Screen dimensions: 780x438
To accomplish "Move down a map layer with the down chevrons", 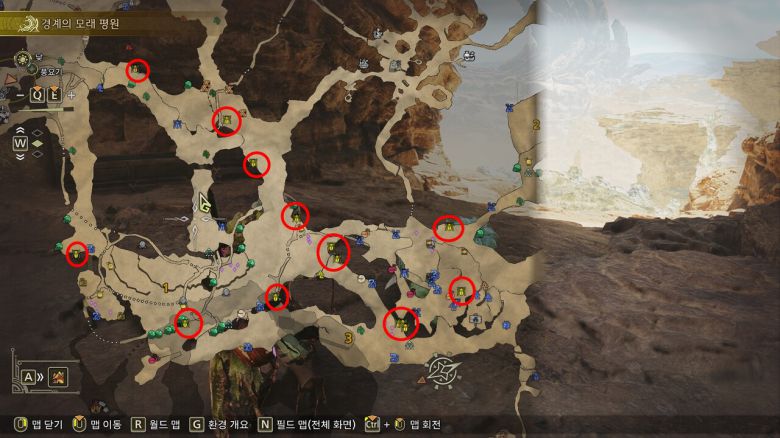I will pyautogui.click(x=20, y=157).
